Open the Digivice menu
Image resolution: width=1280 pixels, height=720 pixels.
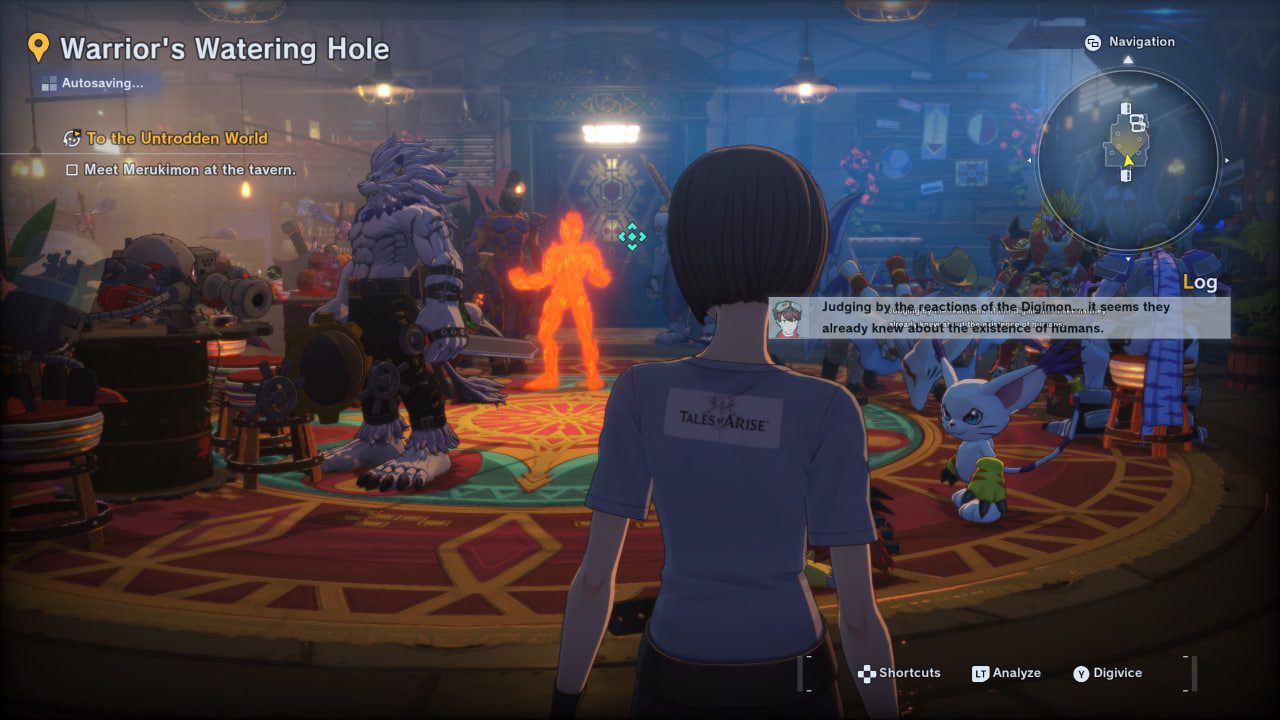pyautogui.click(x=1107, y=673)
